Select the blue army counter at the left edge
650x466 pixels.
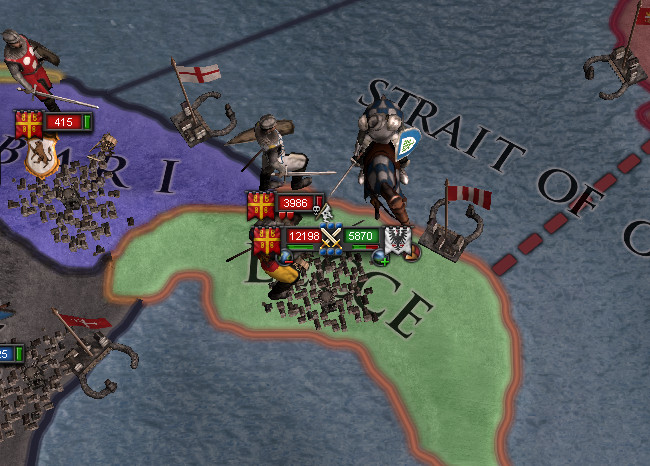coord(8,354)
